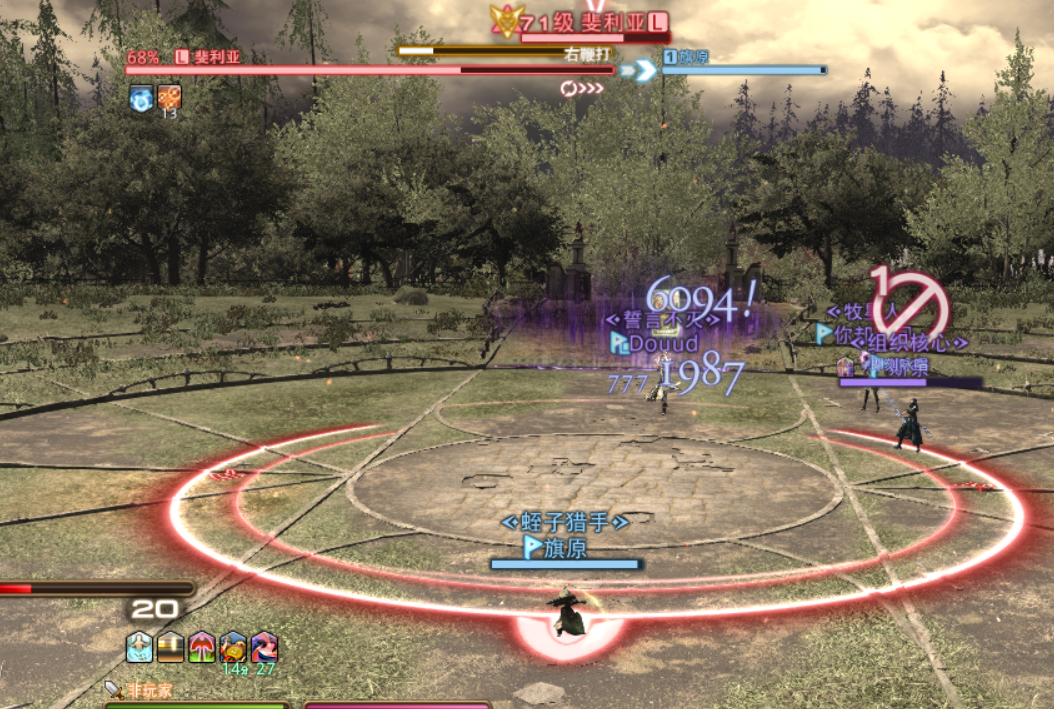The height and width of the screenshot is (709, 1054).
Task: Select the food buff with 14分 remaining
Action: tap(233, 647)
